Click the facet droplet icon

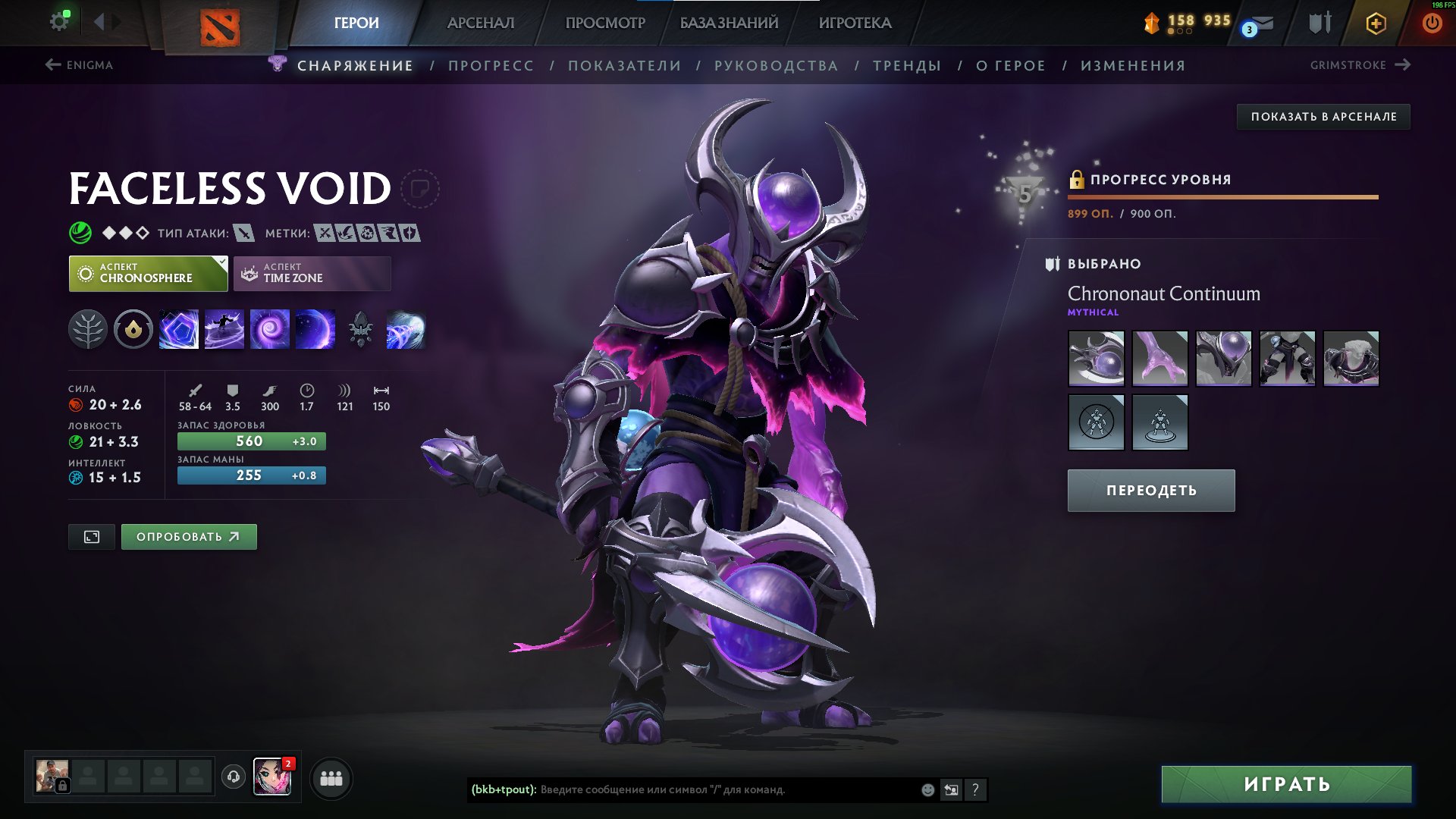pos(133,329)
